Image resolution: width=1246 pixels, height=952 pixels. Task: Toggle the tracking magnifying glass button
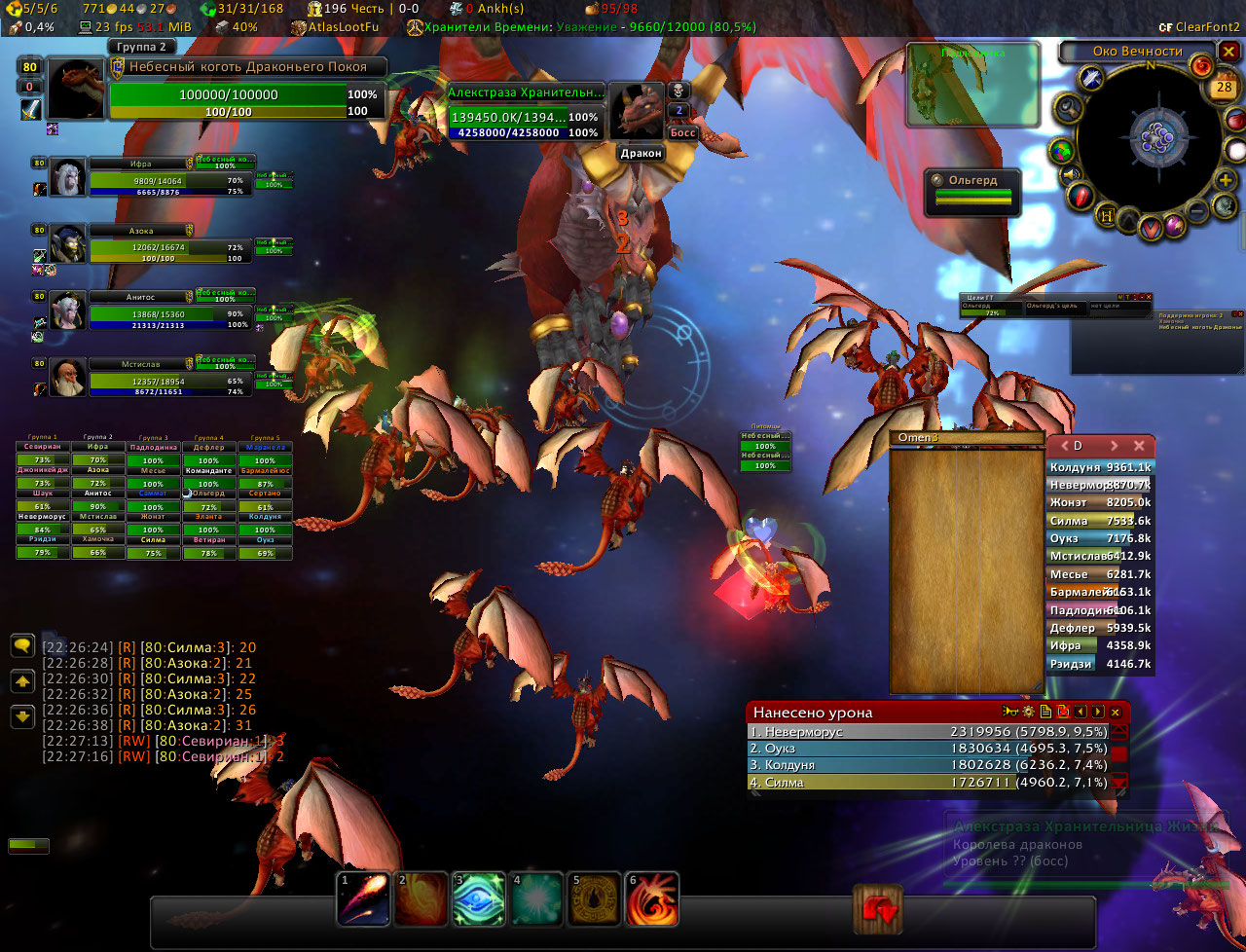[1068, 107]
